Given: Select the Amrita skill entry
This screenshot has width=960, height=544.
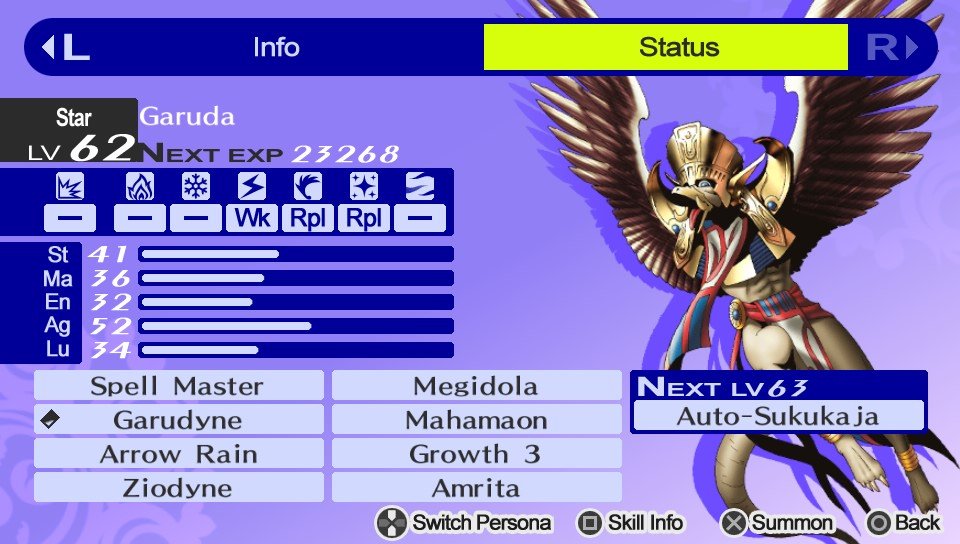Looking at the screenshot, I should 476,488.
